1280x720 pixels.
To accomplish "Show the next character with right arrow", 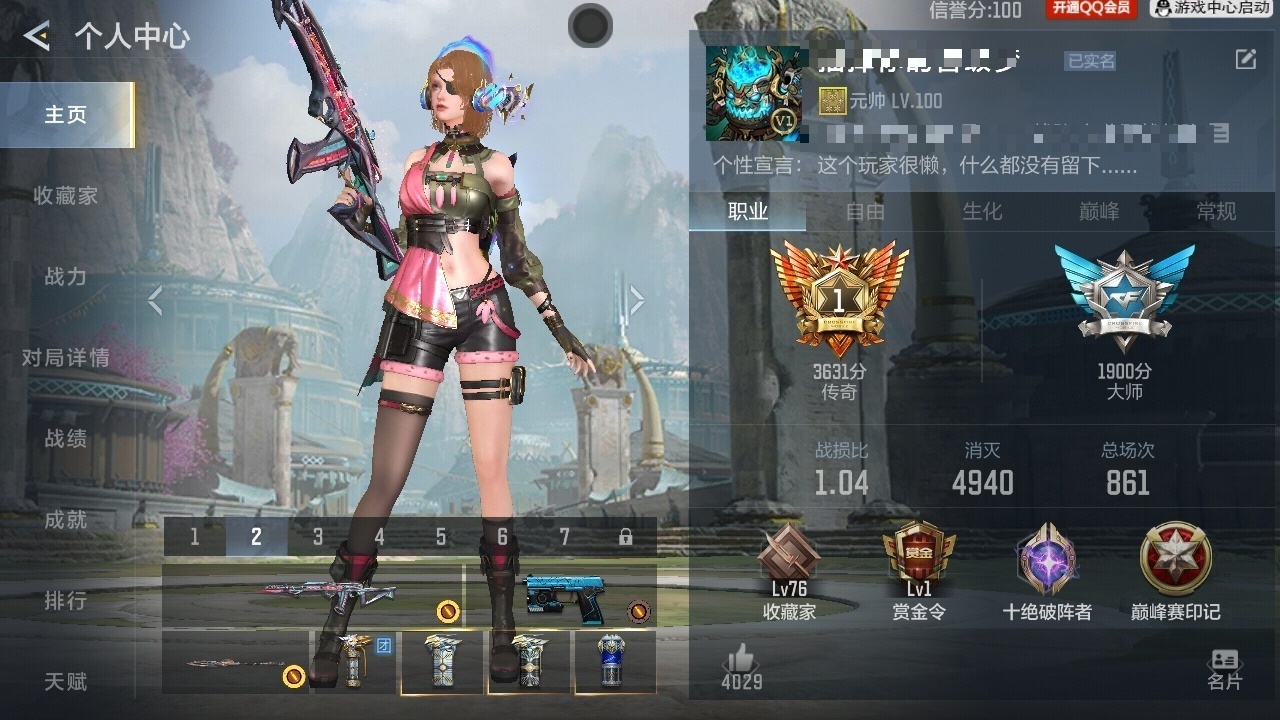I will (636, 300).
